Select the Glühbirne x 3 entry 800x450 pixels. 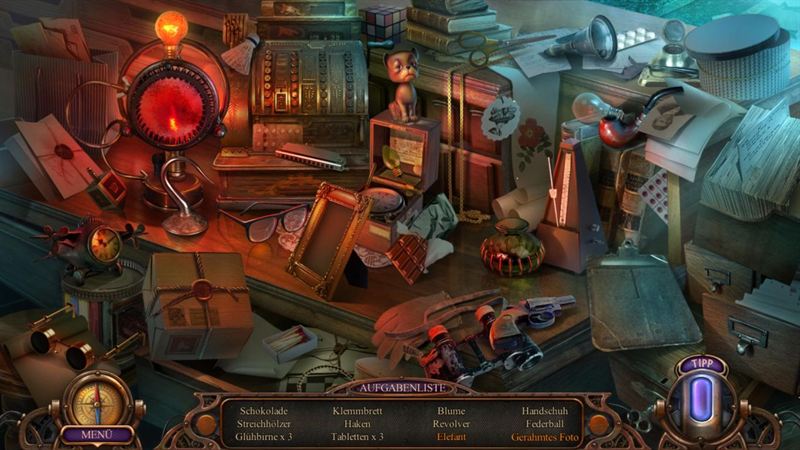pyautogui.click(x=264, y=437)
